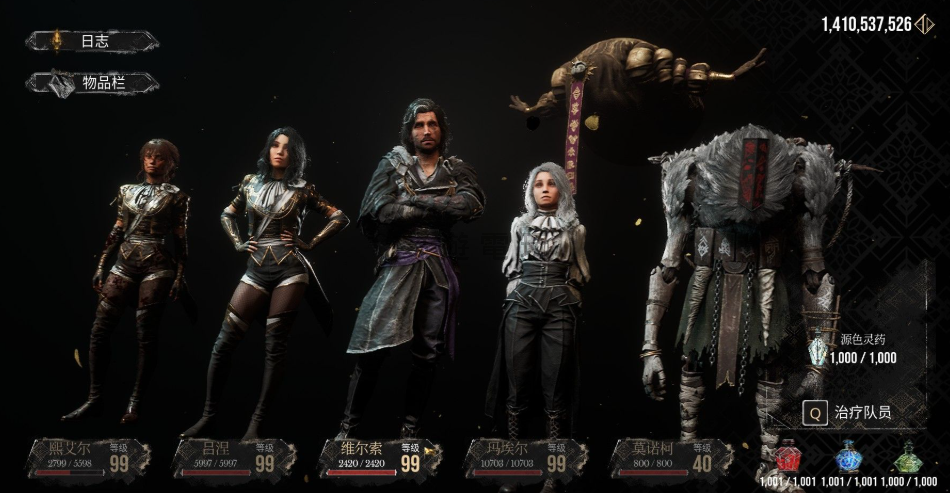
Task: Click the 治疗队员 heal party button
Action: pos(850,411)
